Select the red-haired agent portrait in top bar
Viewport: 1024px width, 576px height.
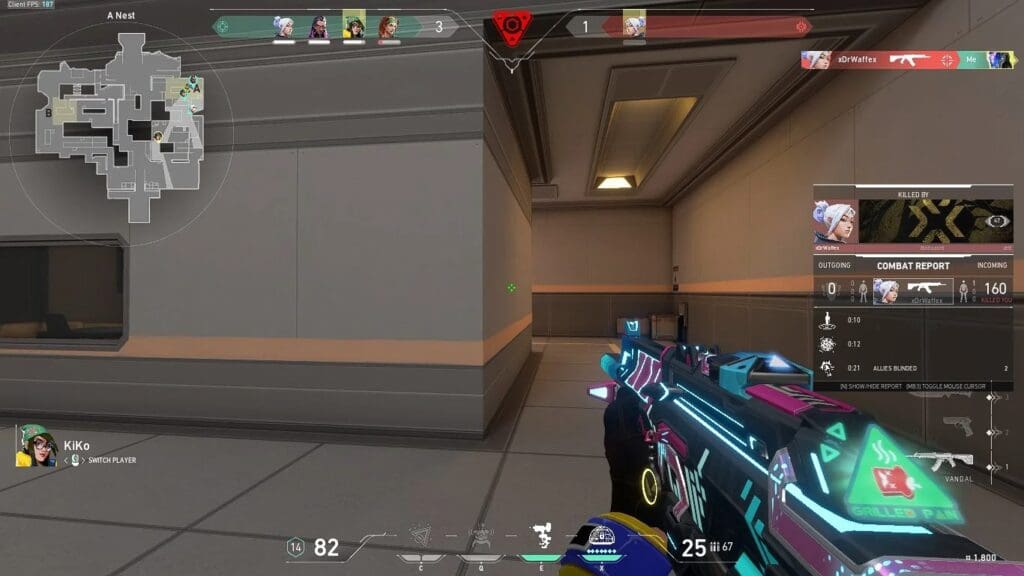[388, 27]
